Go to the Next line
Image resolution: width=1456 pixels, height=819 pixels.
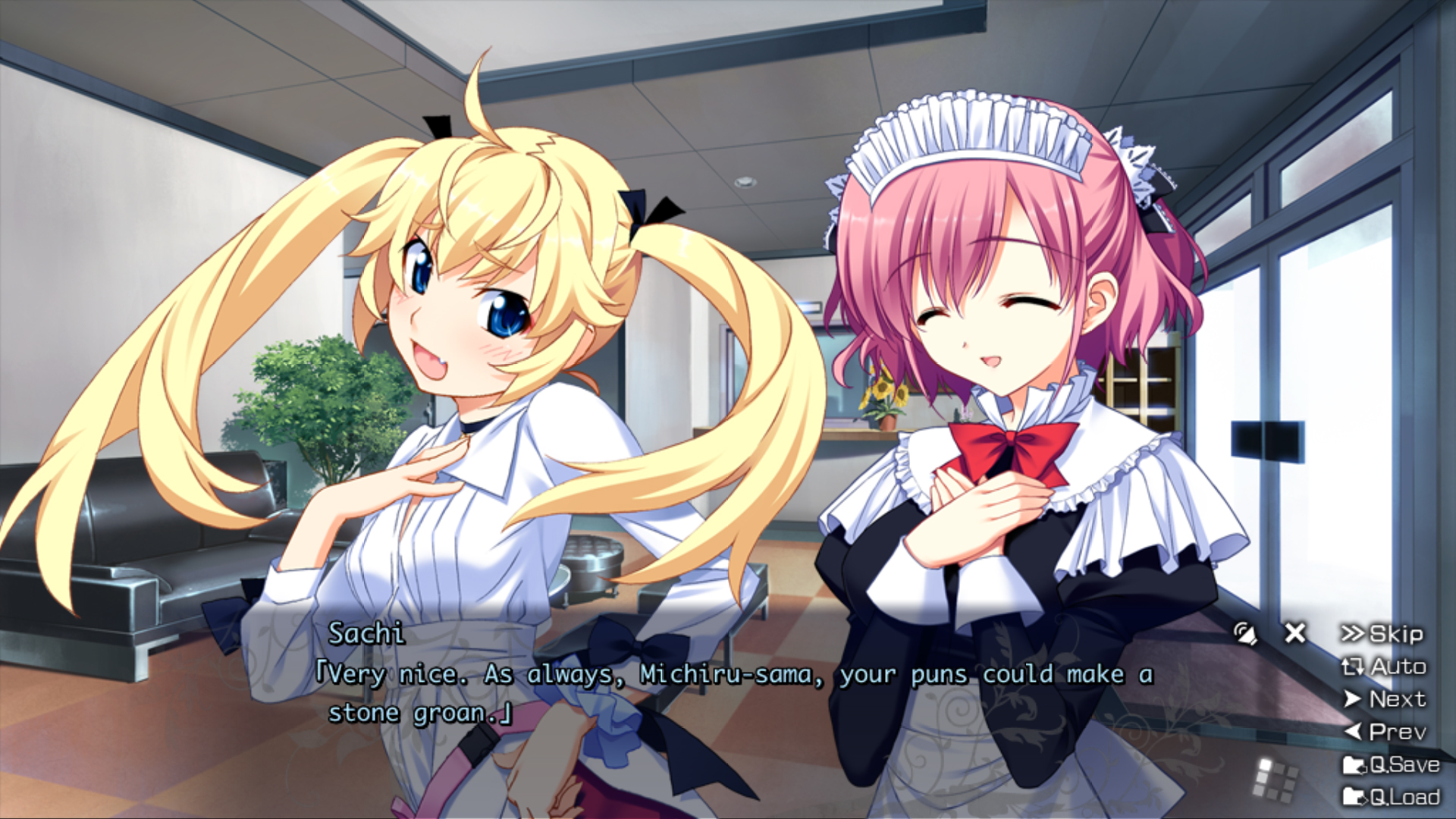1385,699
